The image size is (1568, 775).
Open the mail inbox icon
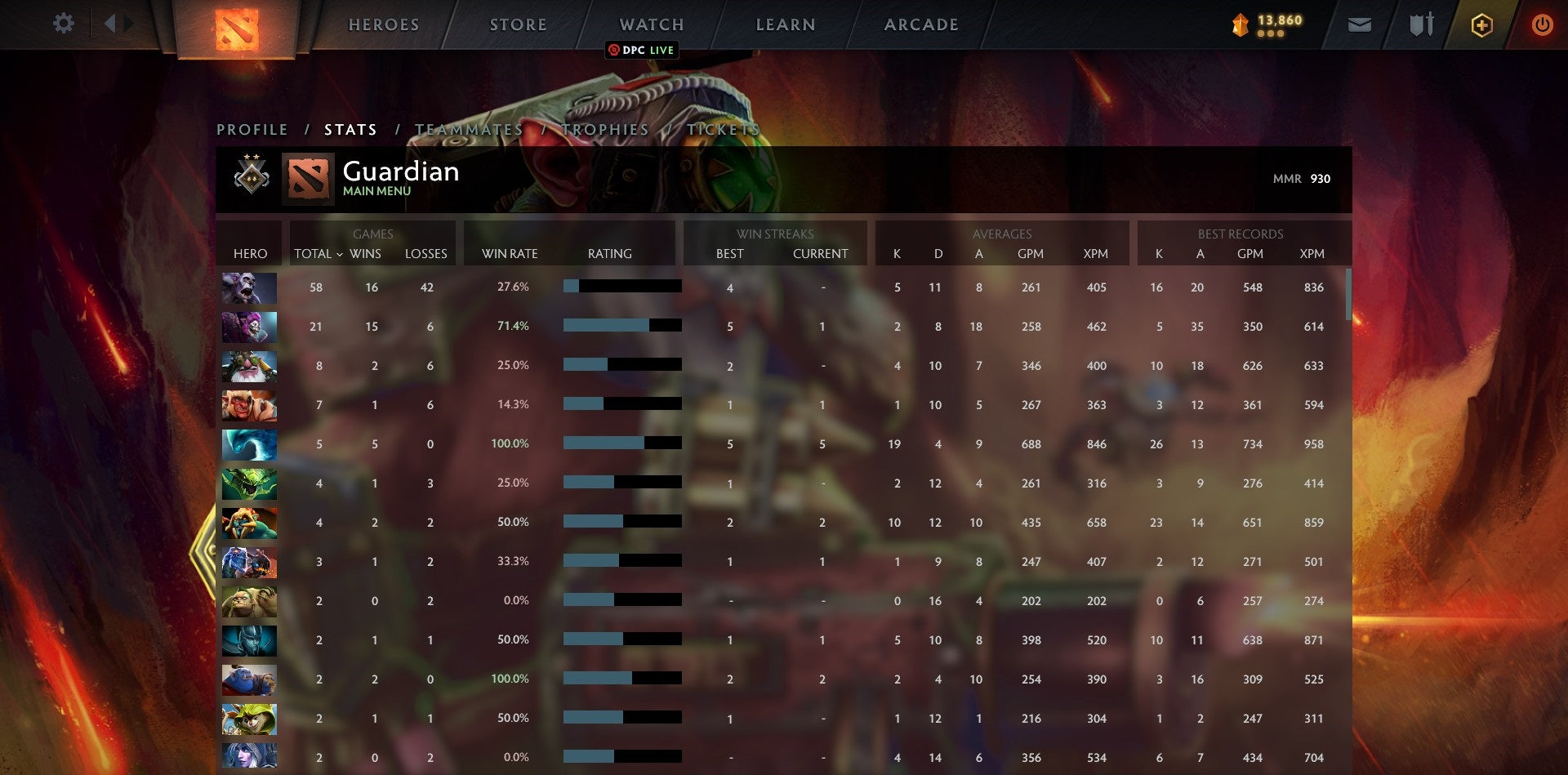coord(1359,24)
